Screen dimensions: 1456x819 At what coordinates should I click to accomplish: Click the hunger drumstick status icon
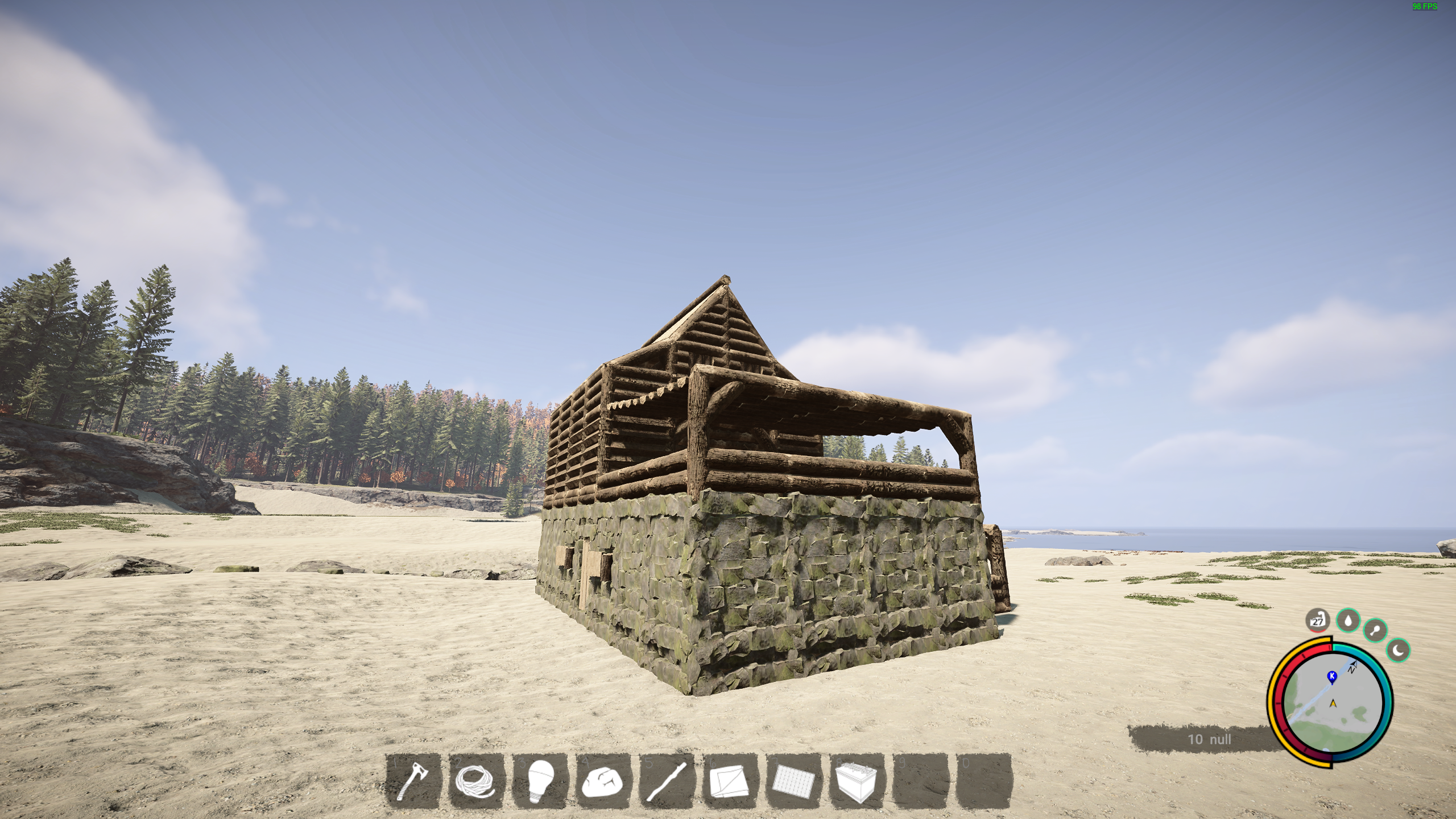[x=1376, y=630]
